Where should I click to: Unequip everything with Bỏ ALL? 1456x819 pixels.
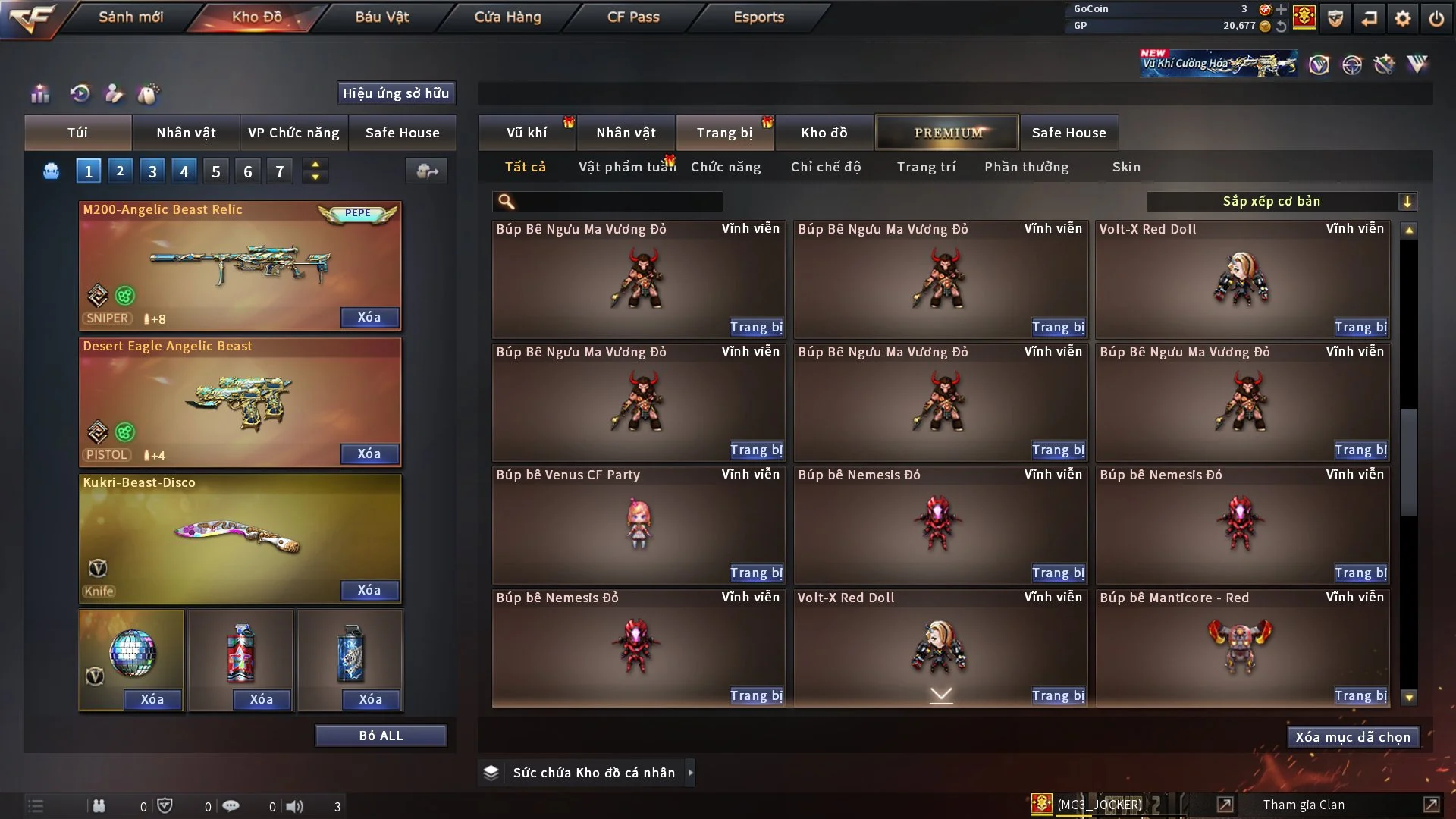pyautogui.click(x=381, y=736)
